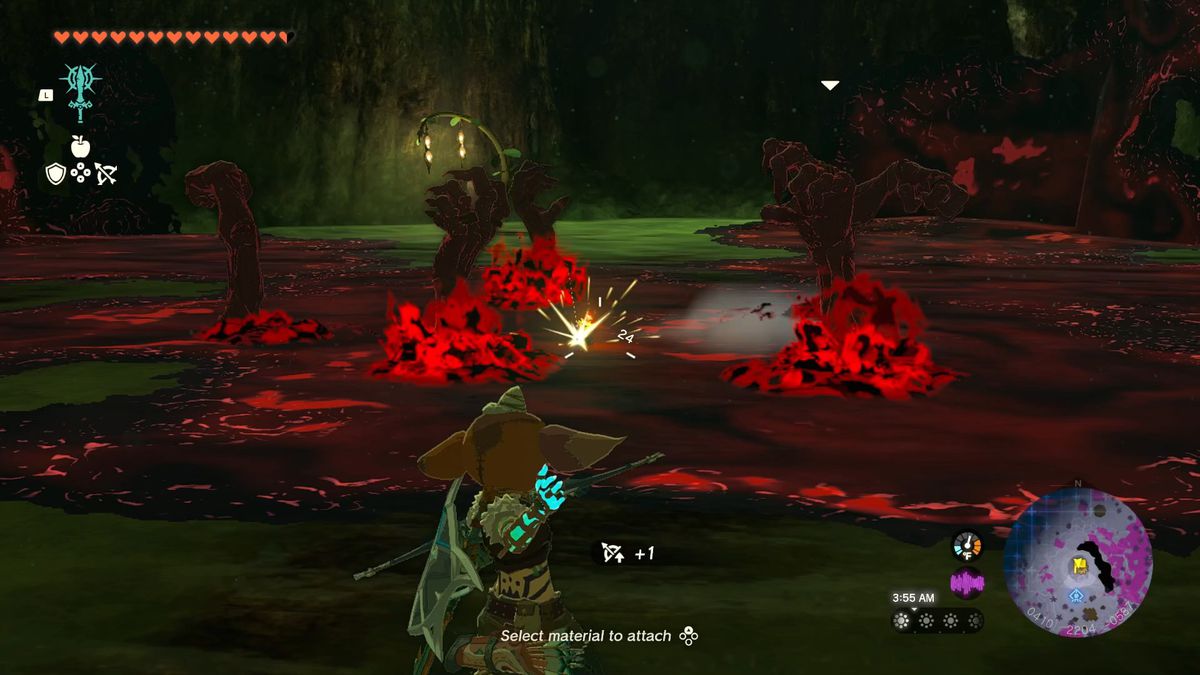Click the blue marker on the minimap
The image size is (1200, 675).
click(x=1076, y=596)
